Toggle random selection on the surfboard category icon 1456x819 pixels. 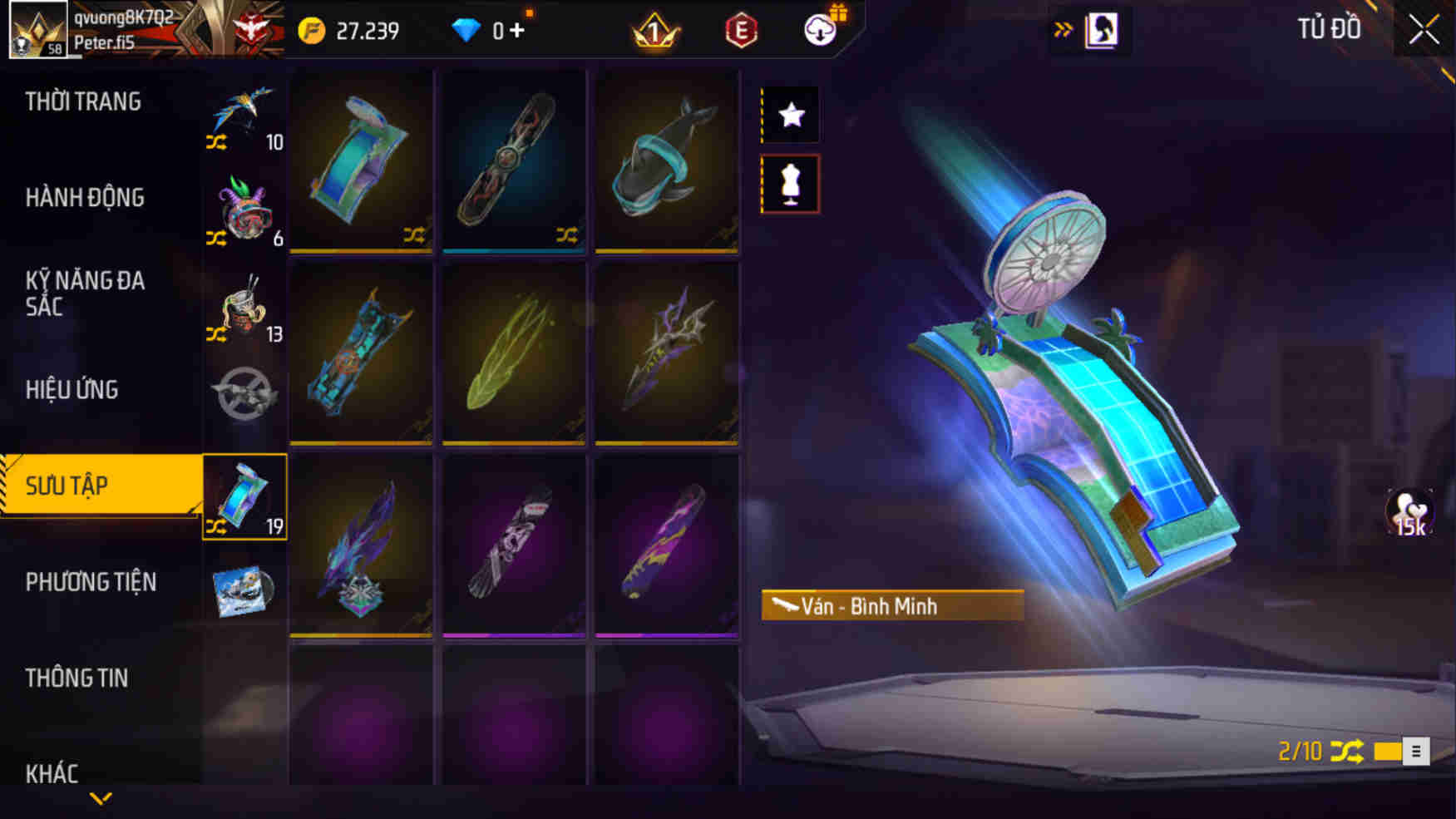[x=216, y=525]
